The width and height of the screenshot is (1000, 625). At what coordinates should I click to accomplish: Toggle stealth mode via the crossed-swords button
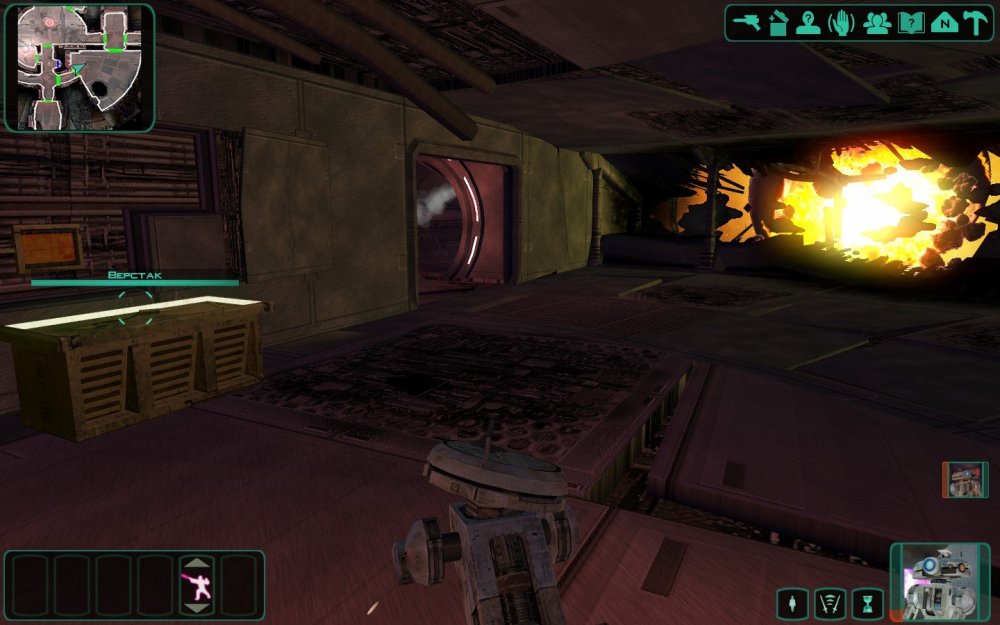click(830, 603)
